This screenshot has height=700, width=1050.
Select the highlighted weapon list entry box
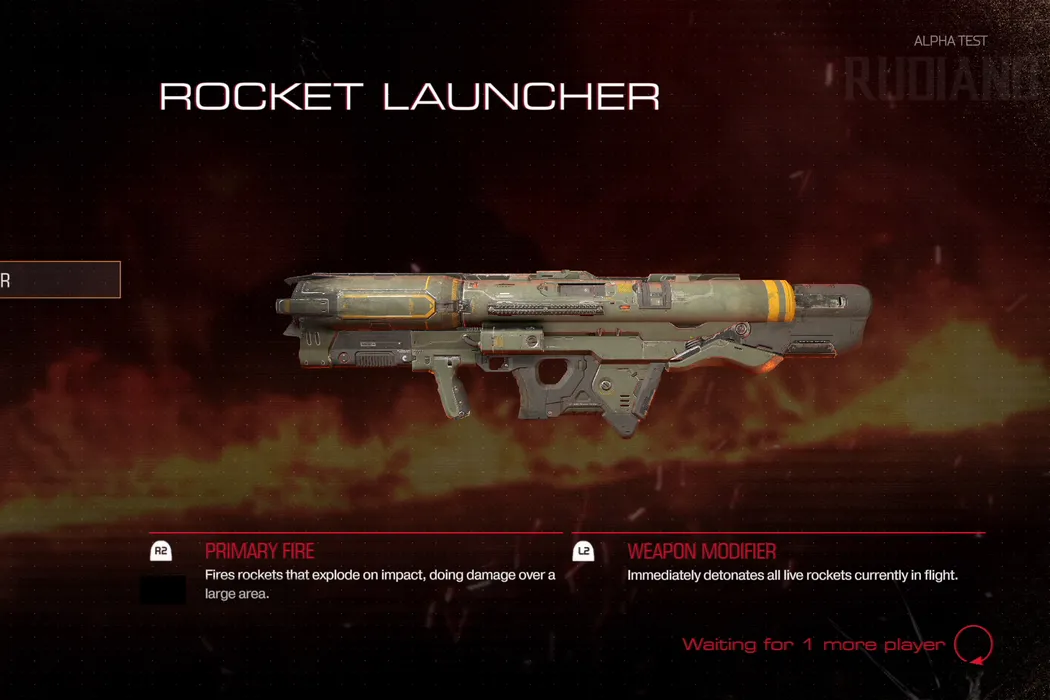click(59, 280)
